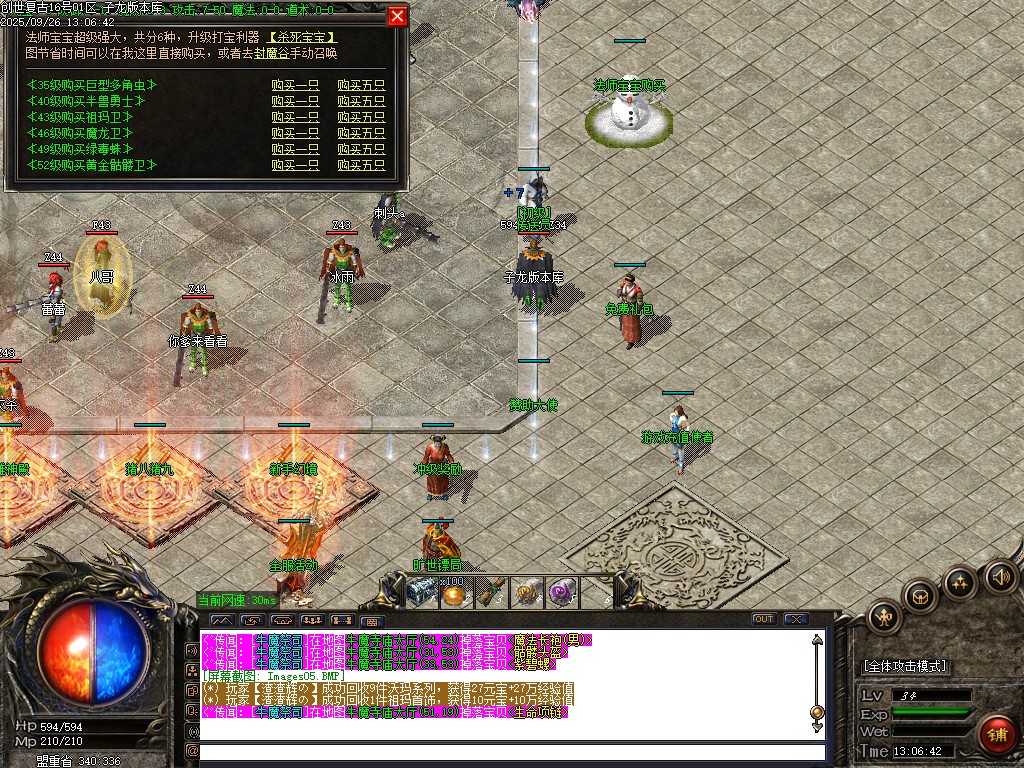The height and width of the screenshot is (768, 1024).
Task: Buy one level 43 Zuma guard
Action: 295,117
